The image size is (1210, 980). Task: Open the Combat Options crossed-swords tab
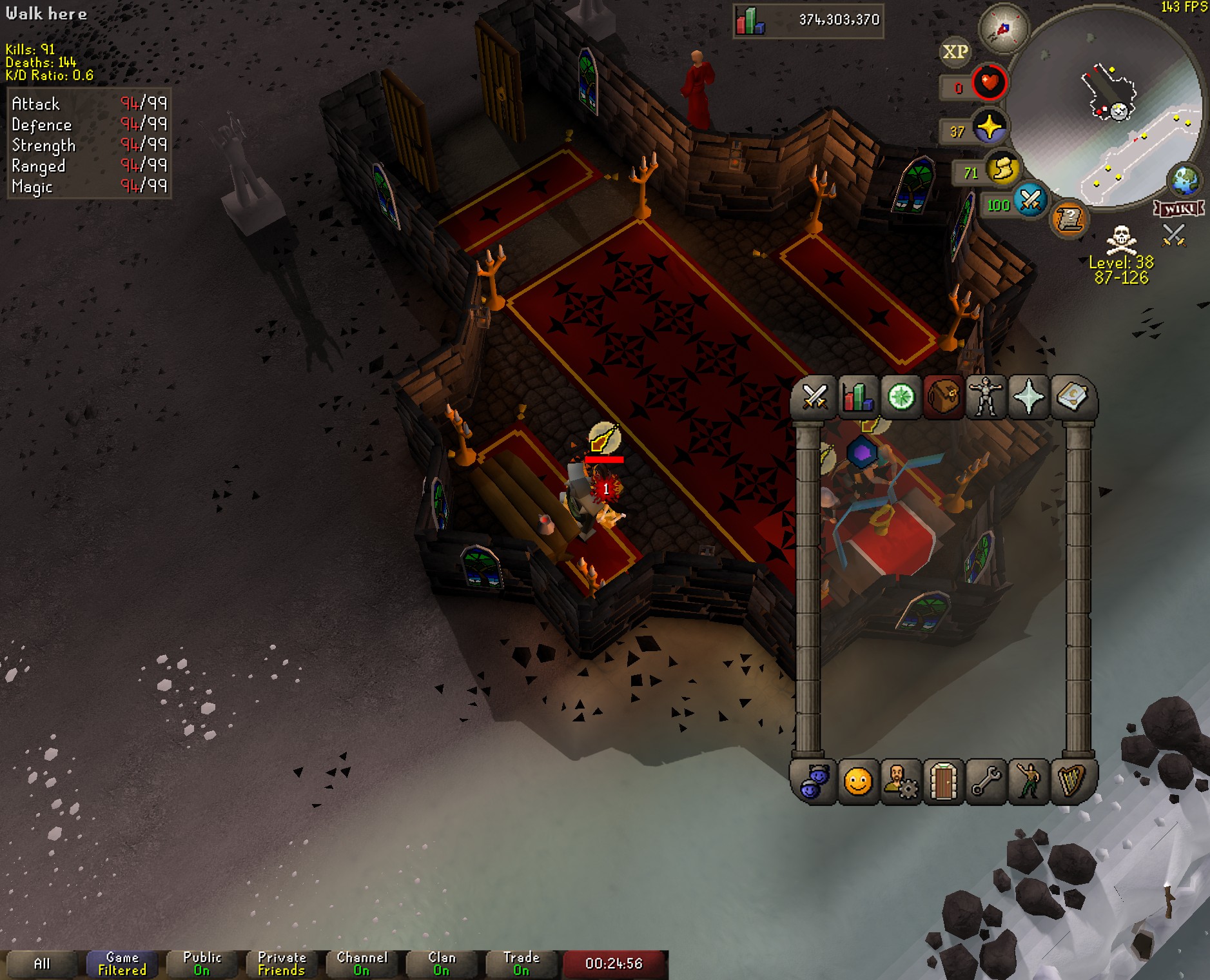pos(814,397)
